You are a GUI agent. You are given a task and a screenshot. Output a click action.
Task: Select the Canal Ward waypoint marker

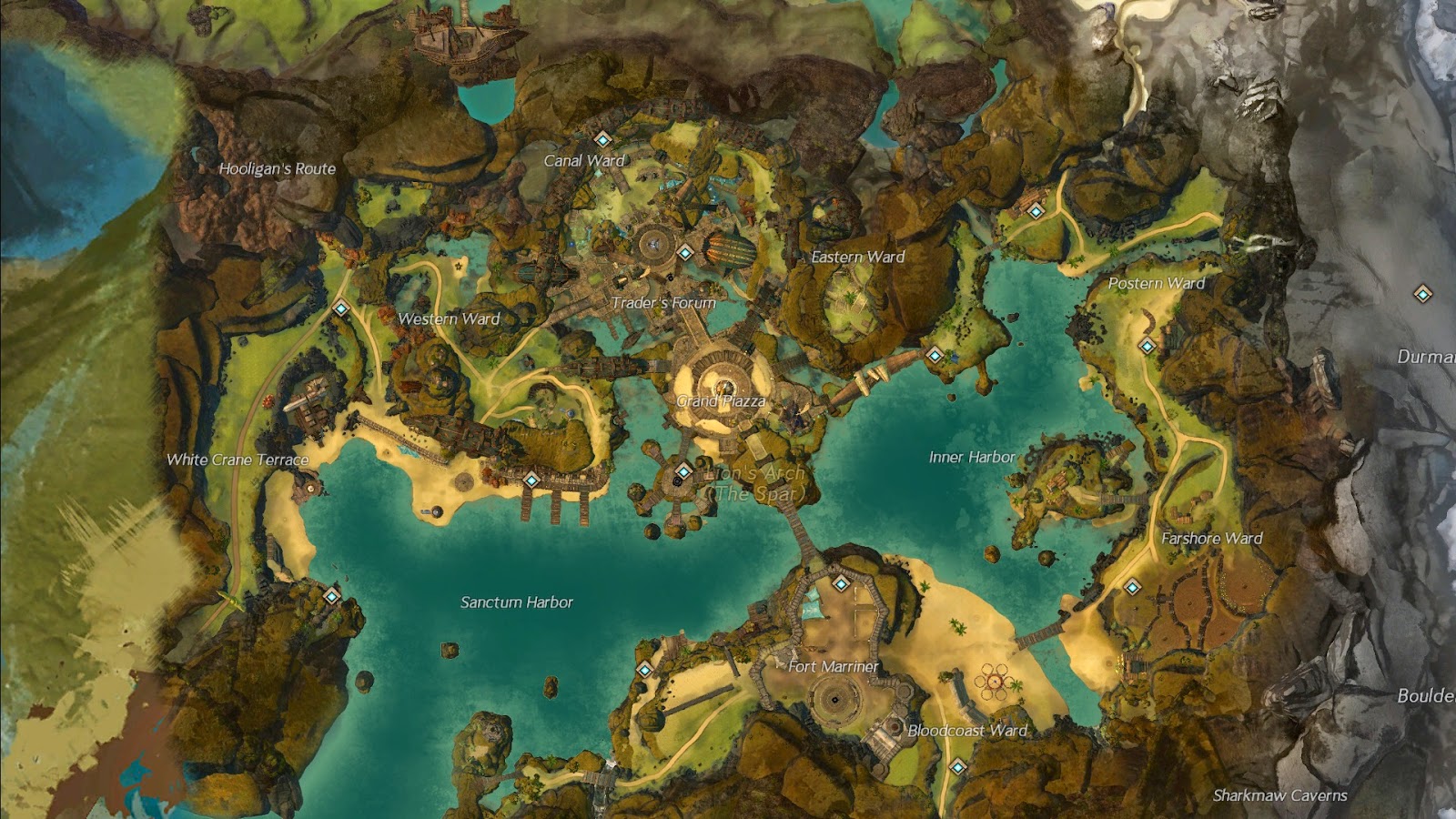point(602,141)
